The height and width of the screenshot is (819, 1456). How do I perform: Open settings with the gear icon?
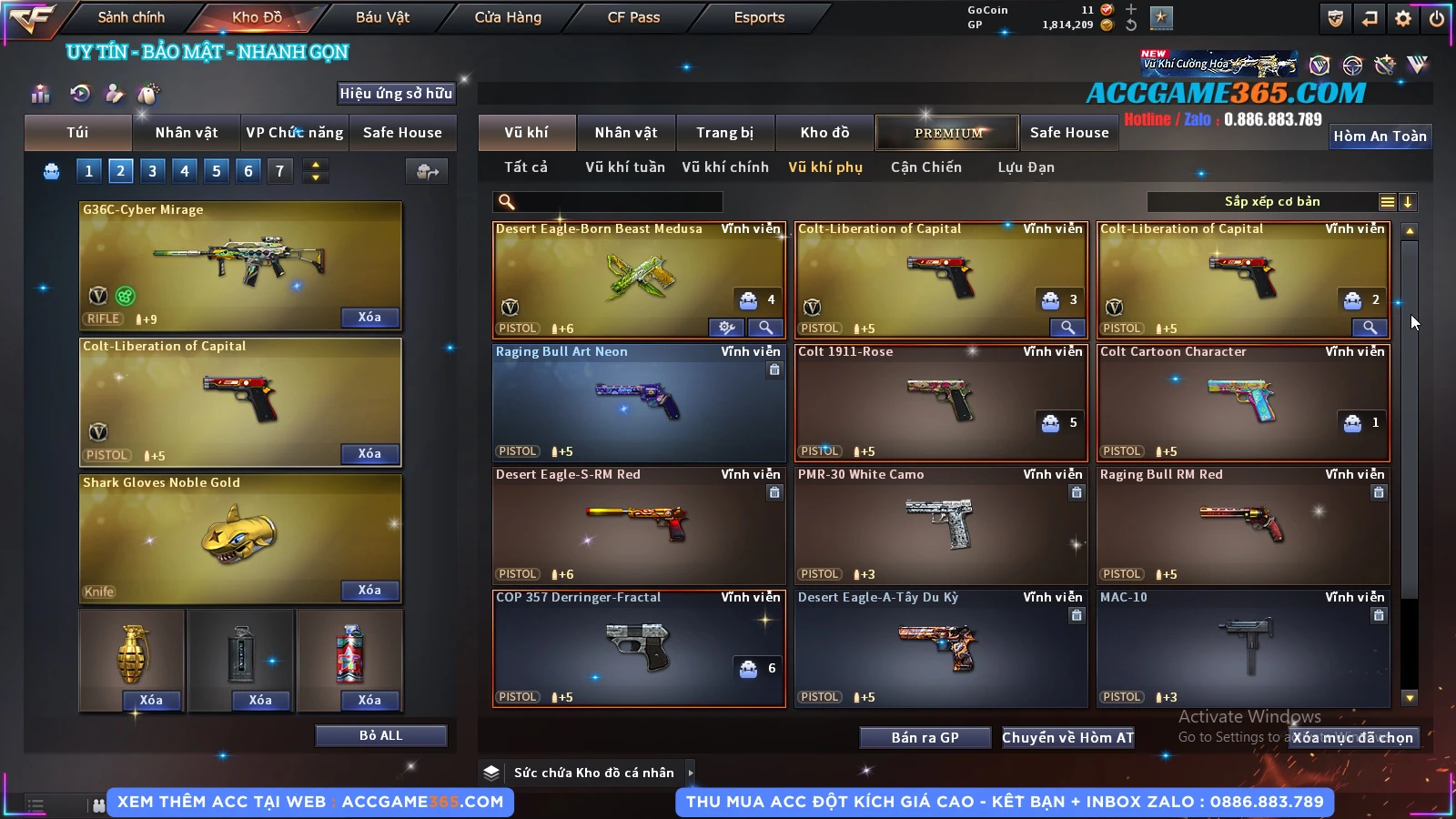tap(1403, 18)
